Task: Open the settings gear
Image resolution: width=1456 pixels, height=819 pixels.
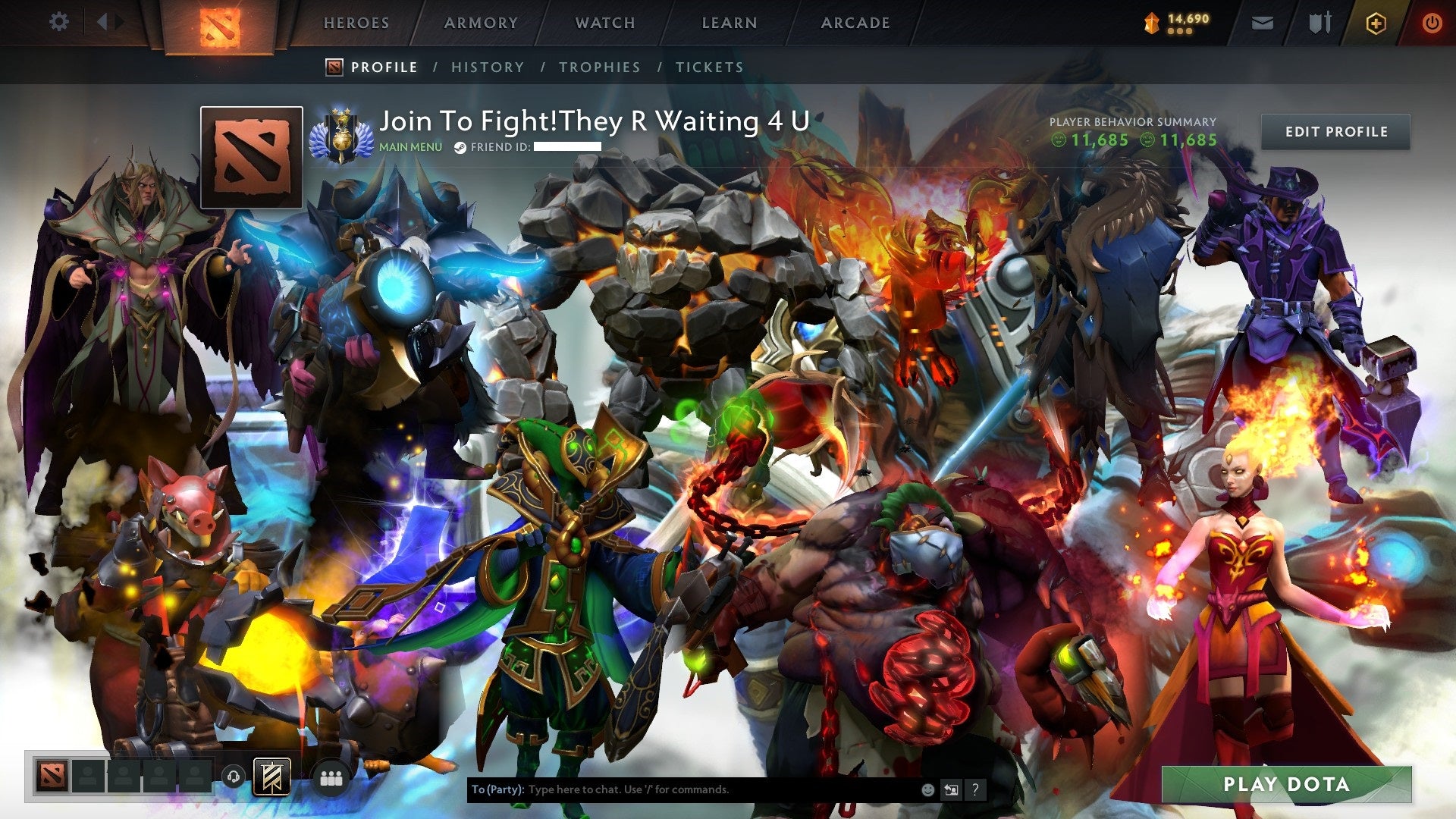Action: pos(58,21)
